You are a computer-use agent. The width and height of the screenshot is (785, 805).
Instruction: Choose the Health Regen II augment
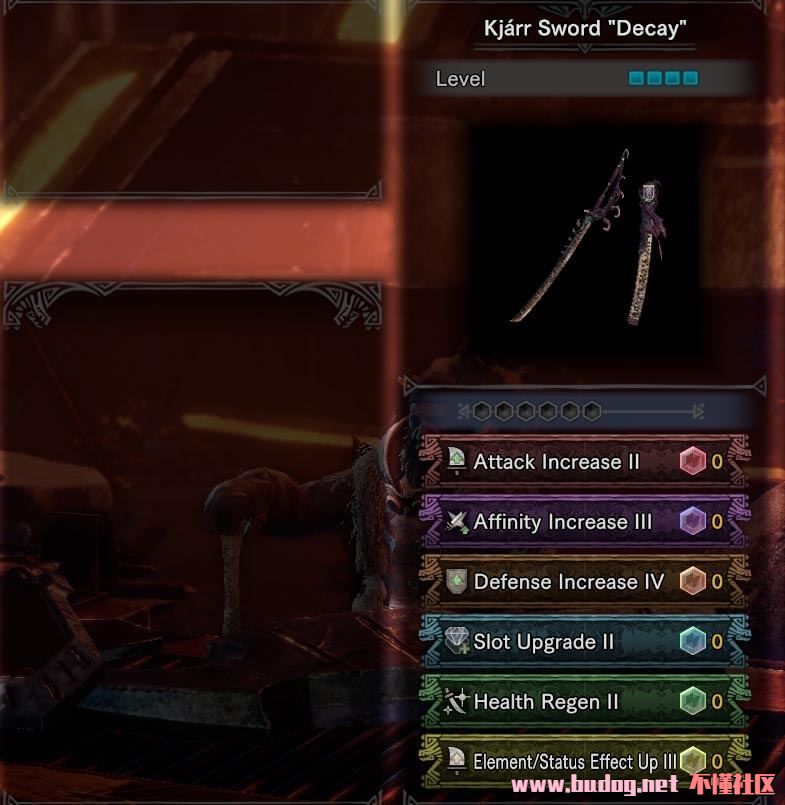(544, 702)
